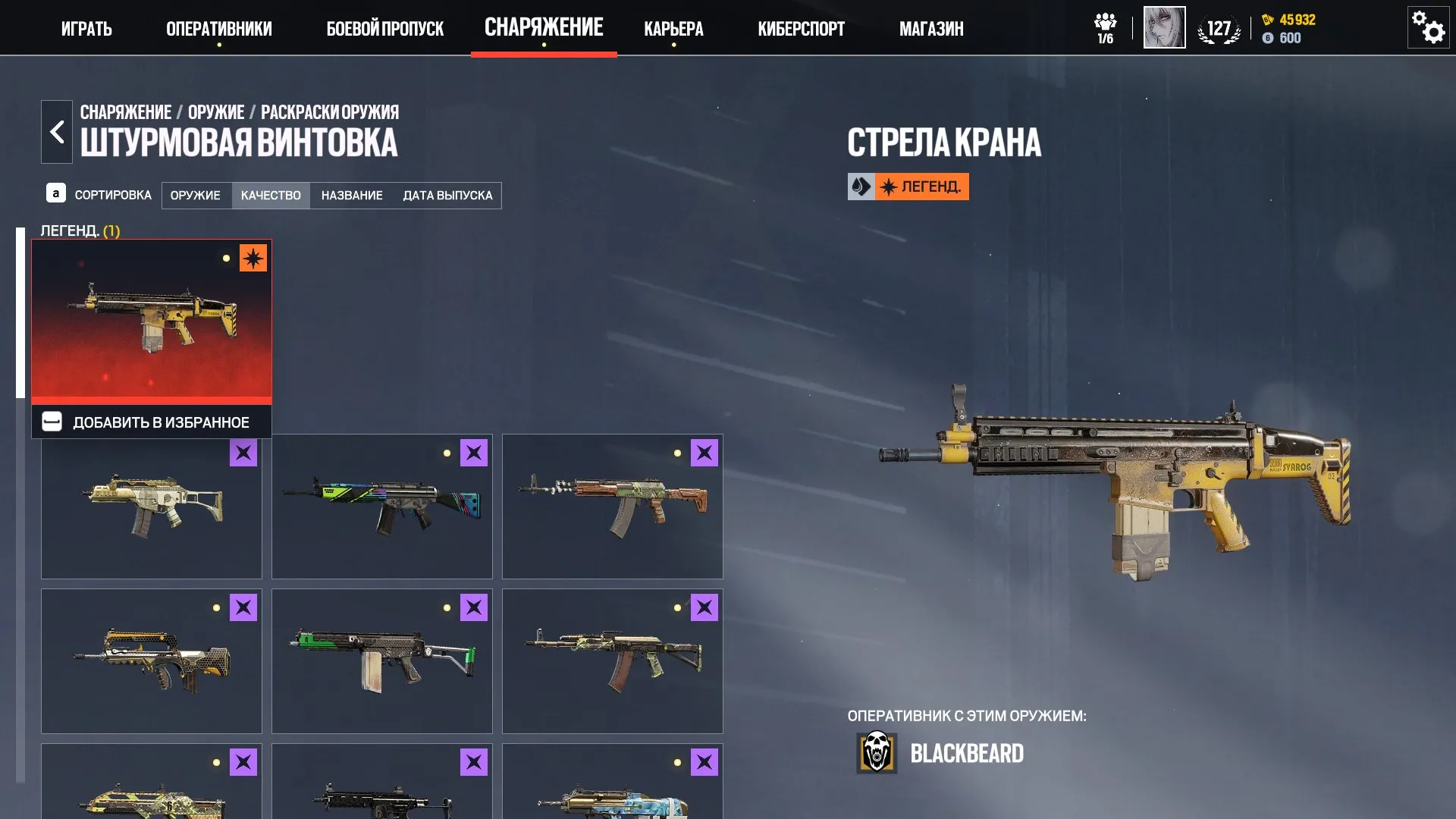
Task: Select НАЗВАНИЕ sorting option
Action: pos(353,195)
